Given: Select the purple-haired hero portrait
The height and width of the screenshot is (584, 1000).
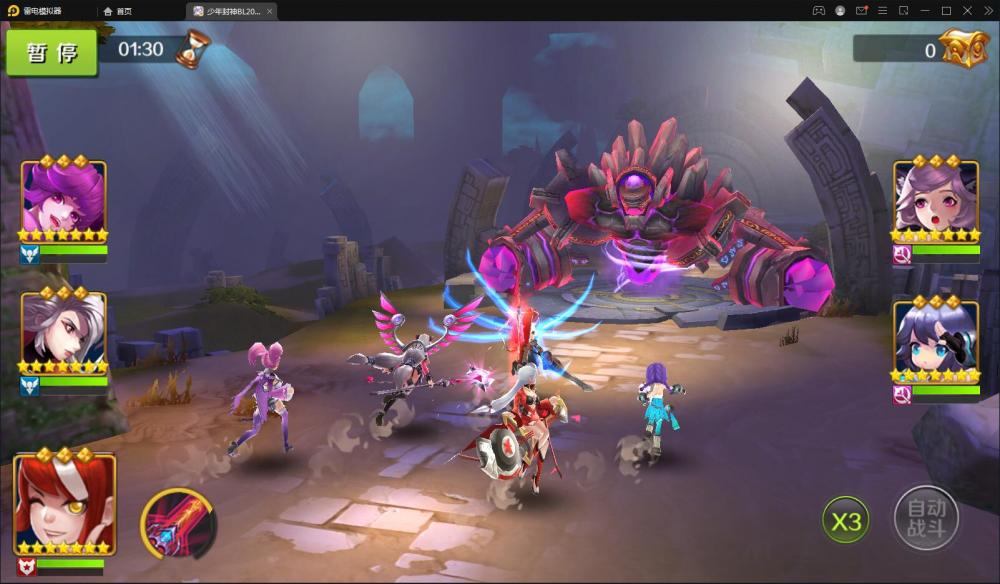Looking at the screenshot, I should [x=64, y=200].
